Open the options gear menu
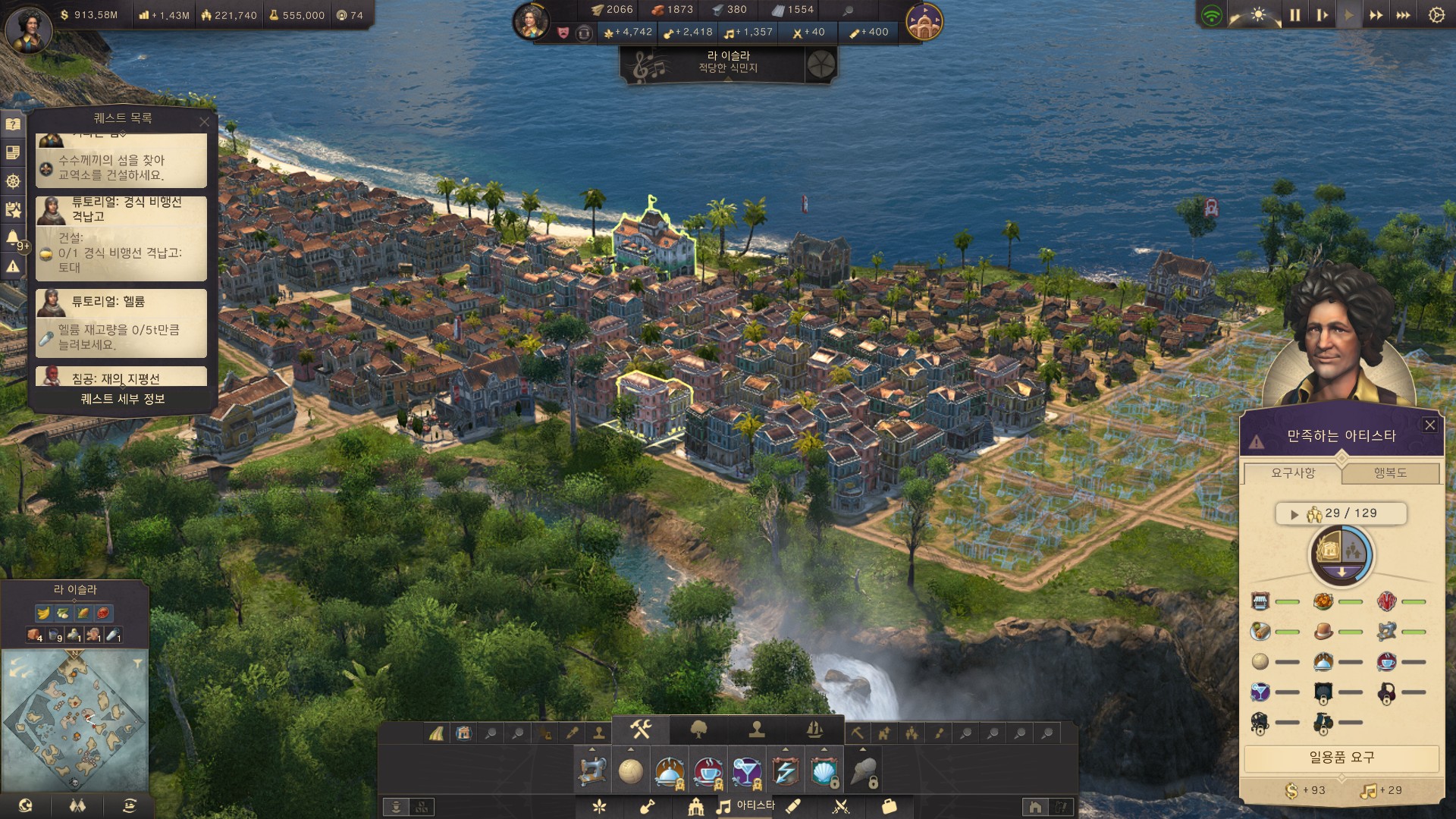 click(x=1436, y=15)
